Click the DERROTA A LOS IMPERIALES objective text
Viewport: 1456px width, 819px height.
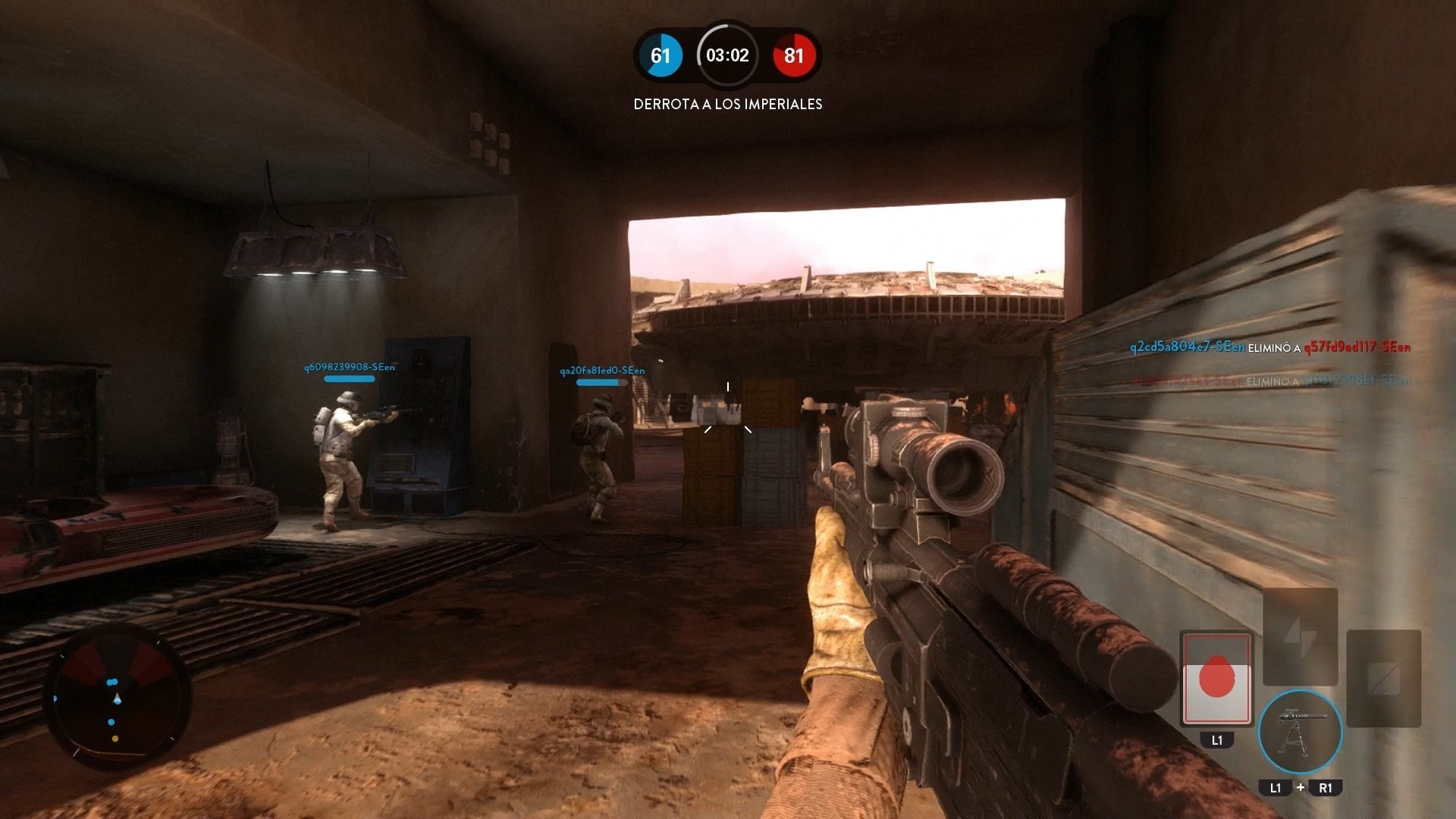click(x=726, y=104)
